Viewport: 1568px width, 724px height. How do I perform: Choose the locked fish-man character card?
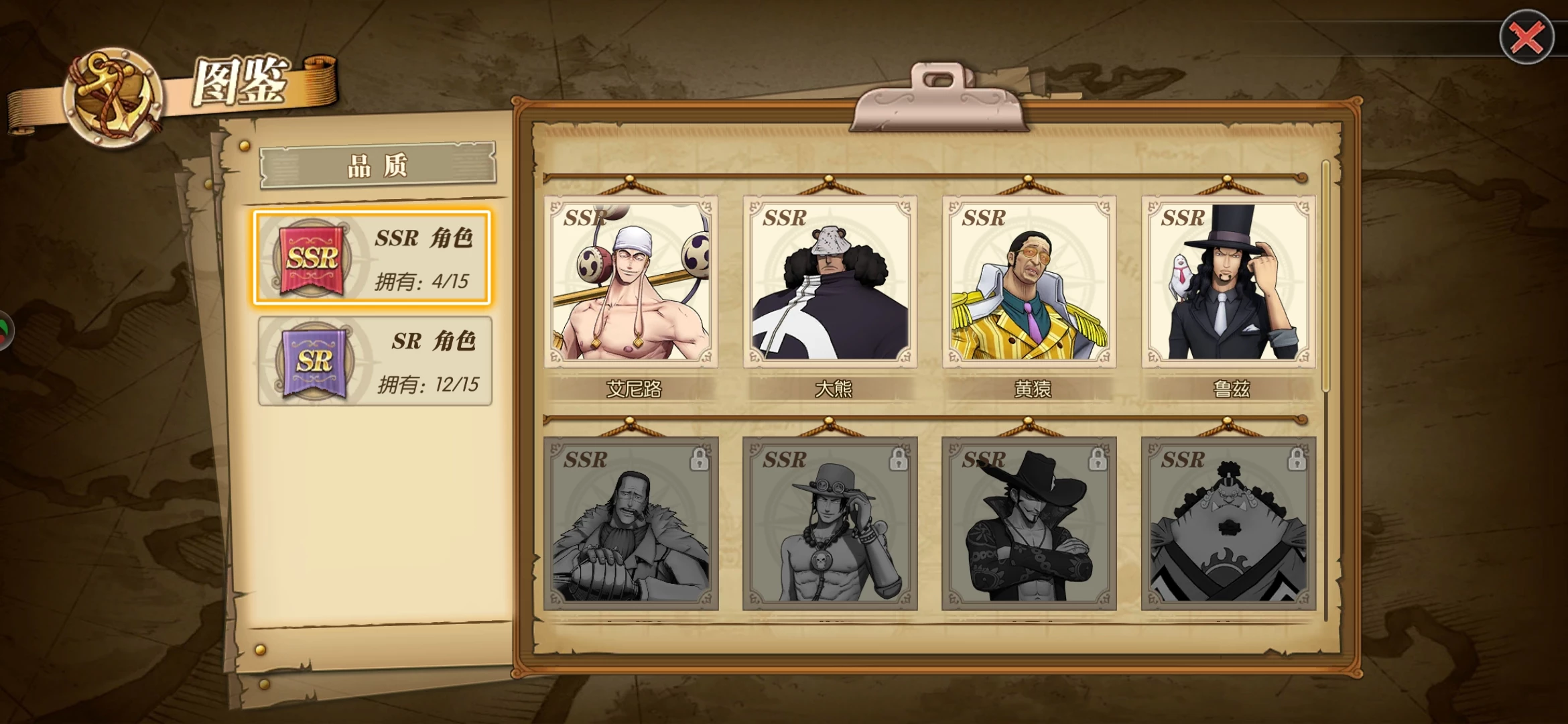[1228, 524]
